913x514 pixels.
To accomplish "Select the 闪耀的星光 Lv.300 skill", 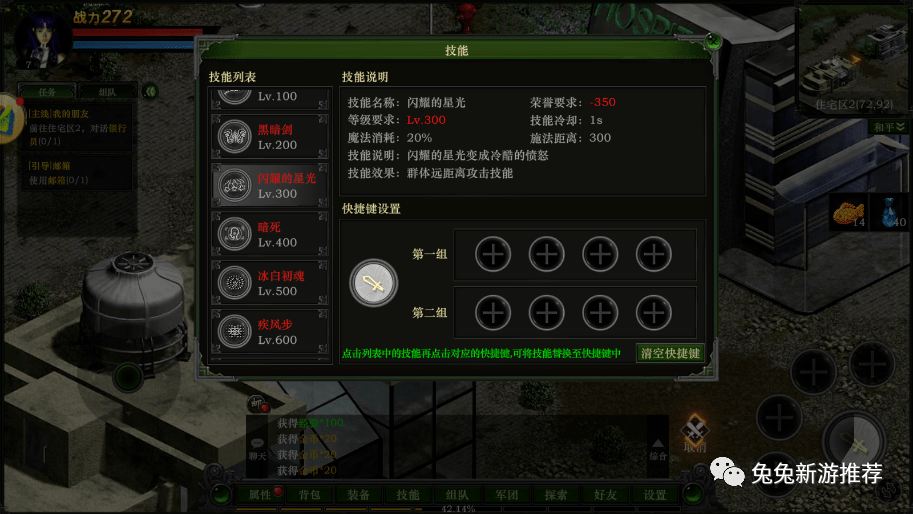I will 270,185.
